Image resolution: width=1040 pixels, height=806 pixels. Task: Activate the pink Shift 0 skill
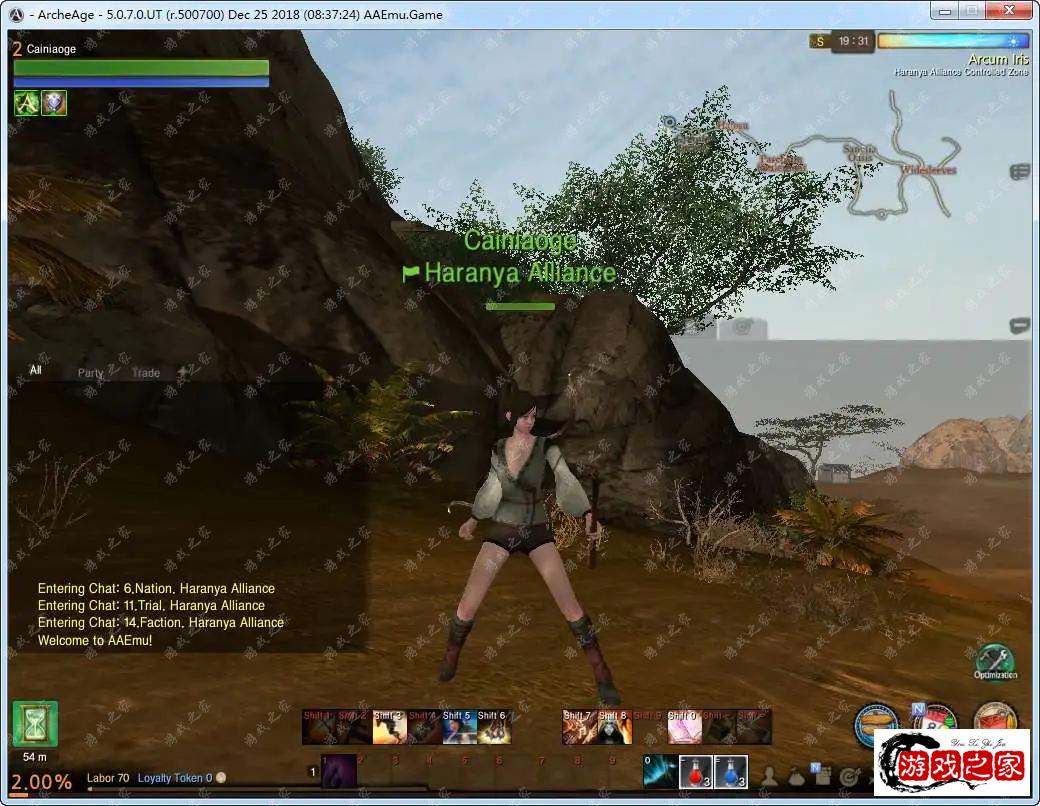(x=683, y=727)
